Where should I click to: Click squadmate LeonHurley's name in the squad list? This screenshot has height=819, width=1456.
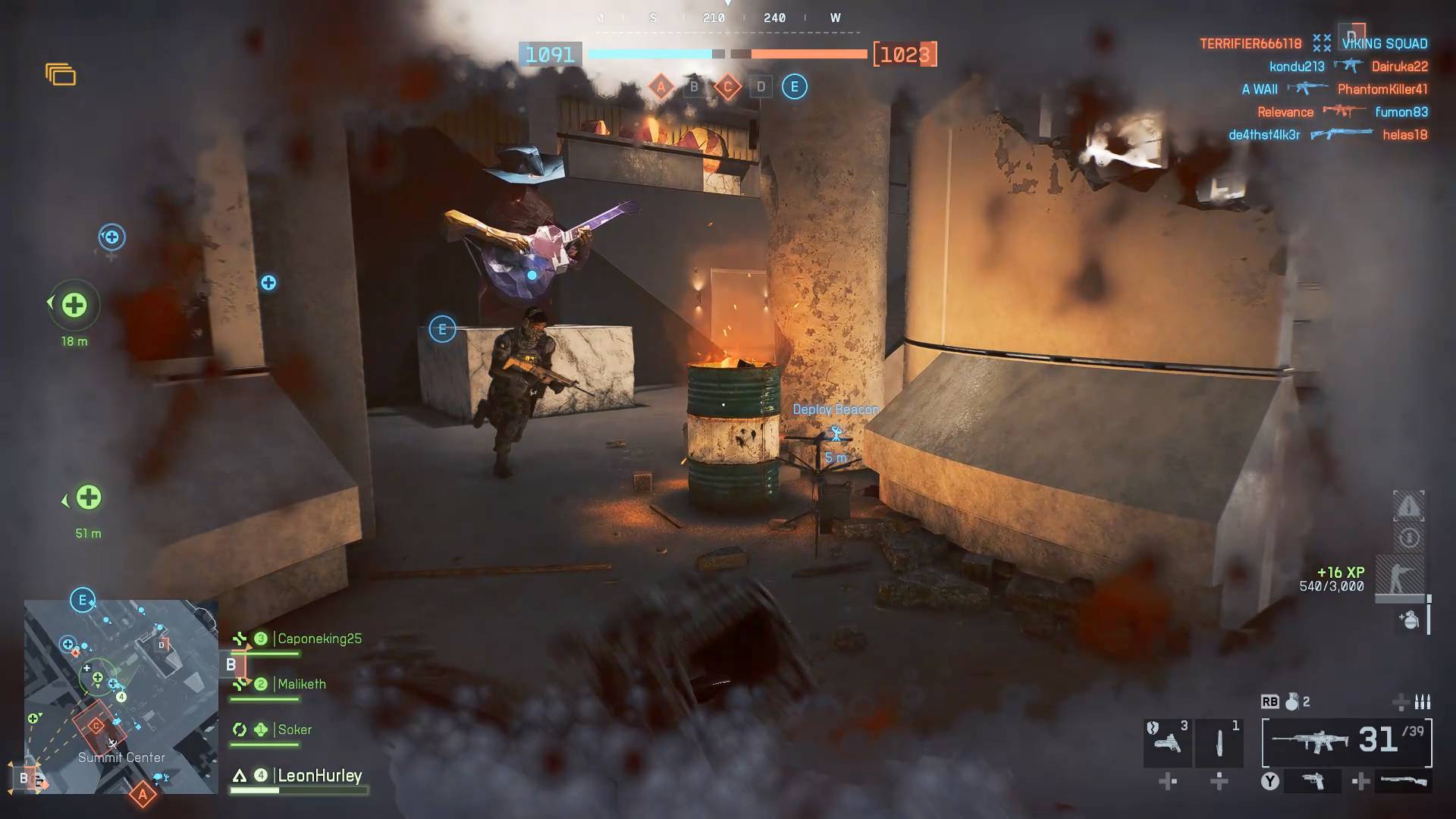click(319, 776)
